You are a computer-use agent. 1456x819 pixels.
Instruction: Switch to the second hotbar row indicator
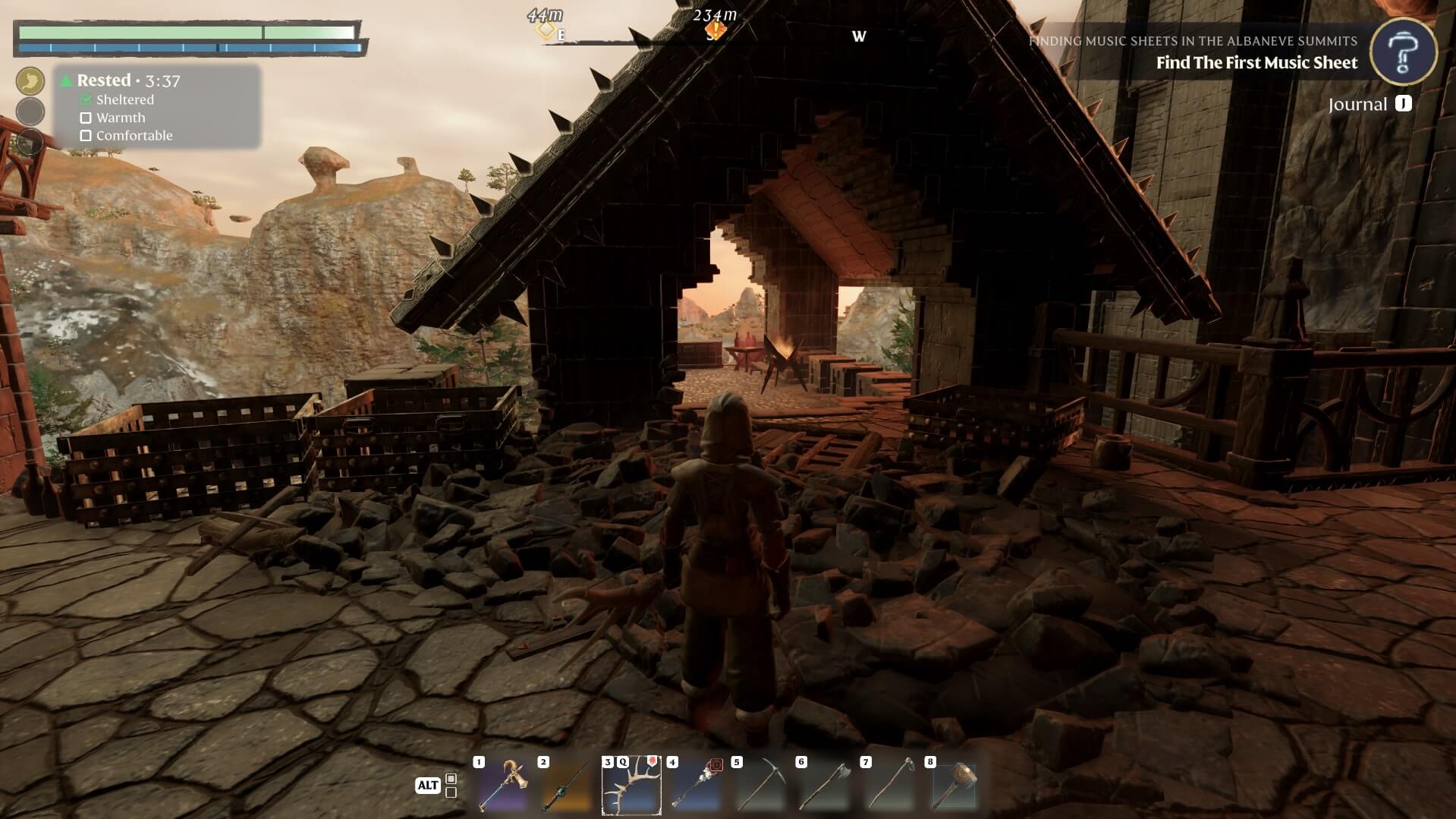[451, 792]
